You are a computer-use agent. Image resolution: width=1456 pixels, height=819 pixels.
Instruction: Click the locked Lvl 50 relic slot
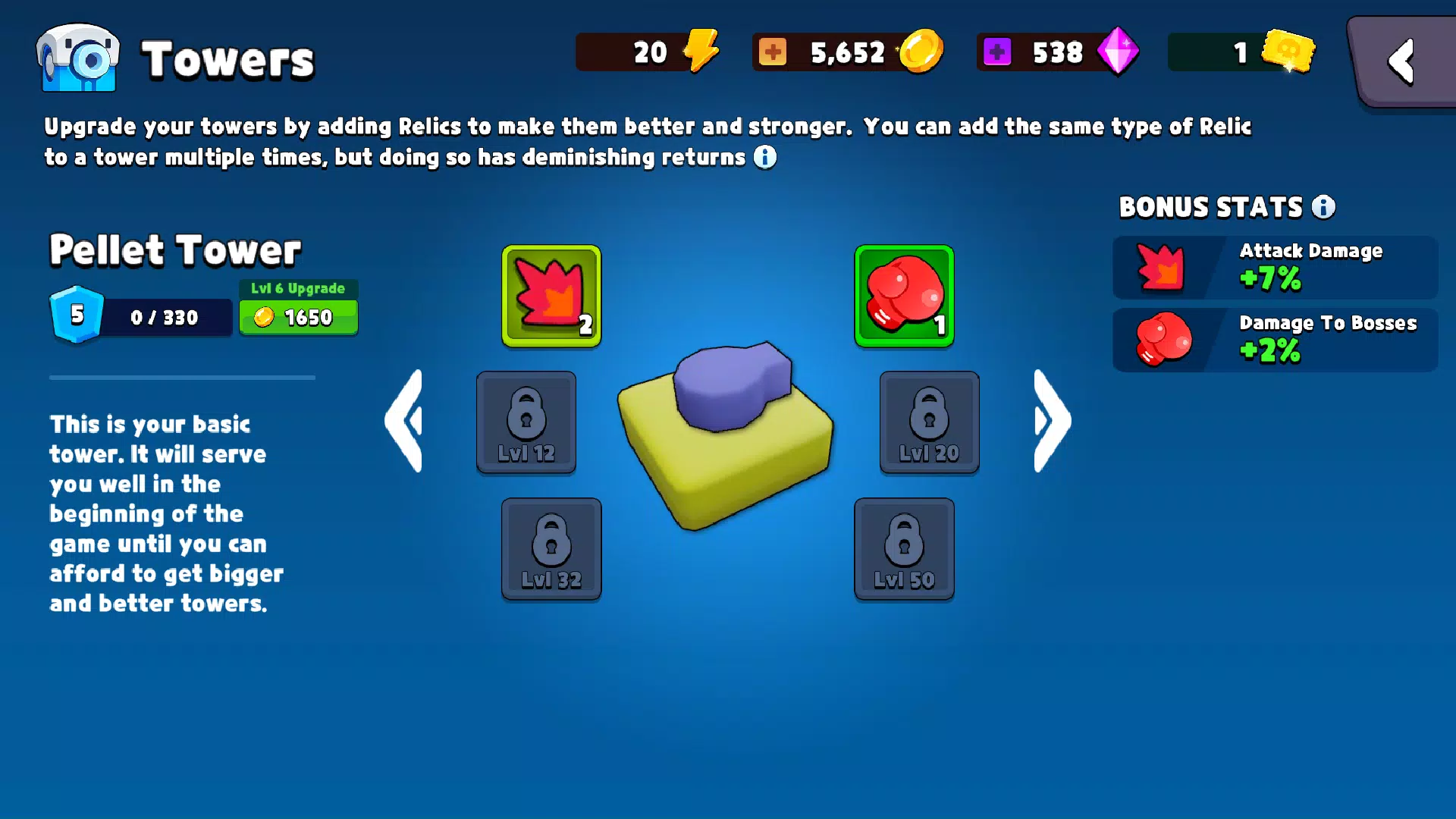[x=904, y=549]
